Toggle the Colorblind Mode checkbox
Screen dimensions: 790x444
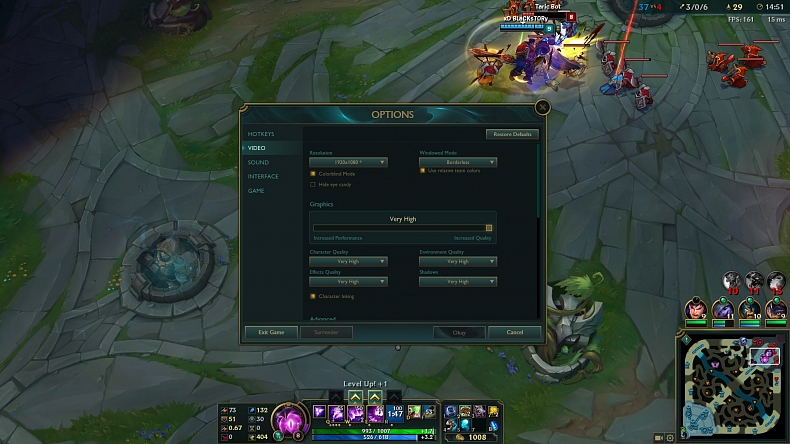[313, 174]
